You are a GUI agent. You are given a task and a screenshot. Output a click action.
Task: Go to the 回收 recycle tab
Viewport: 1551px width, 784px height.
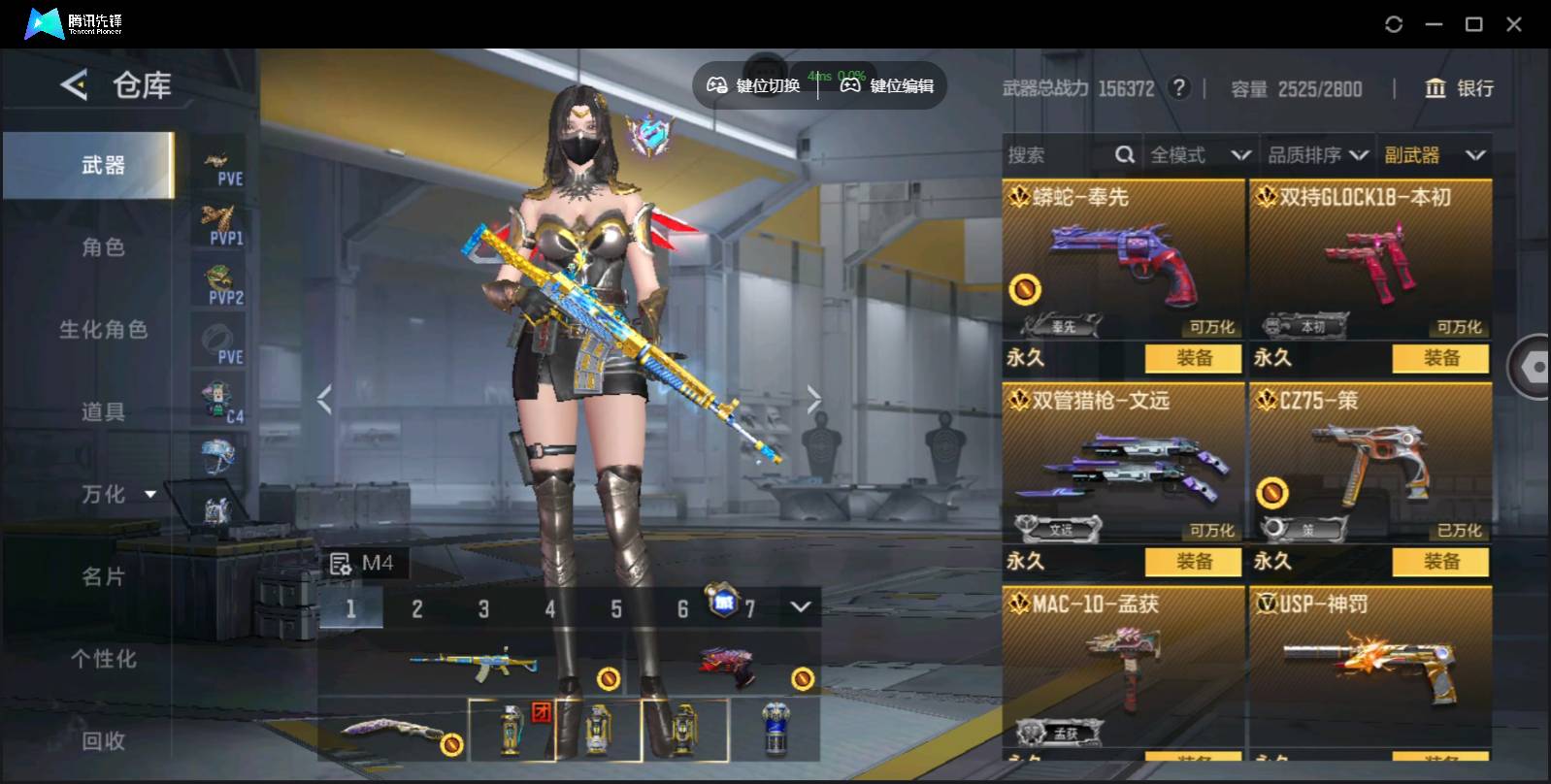tap(102, 741)
